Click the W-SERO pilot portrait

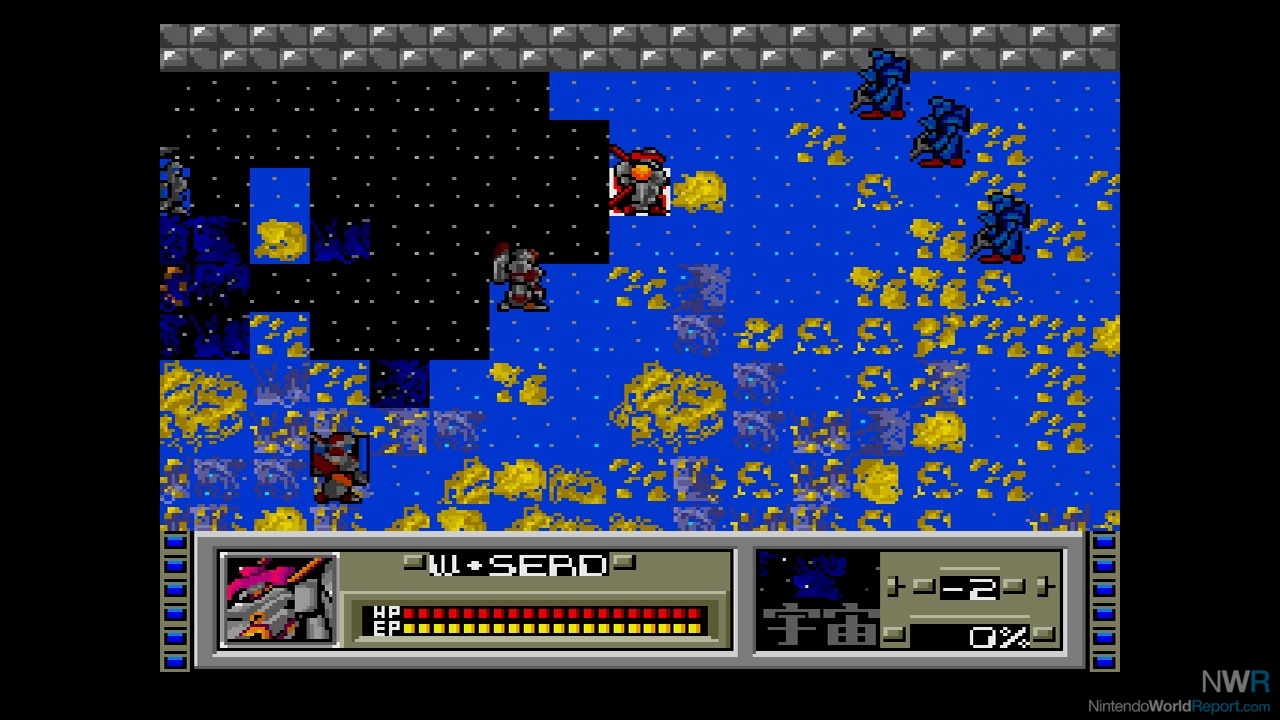coord(279,599)
